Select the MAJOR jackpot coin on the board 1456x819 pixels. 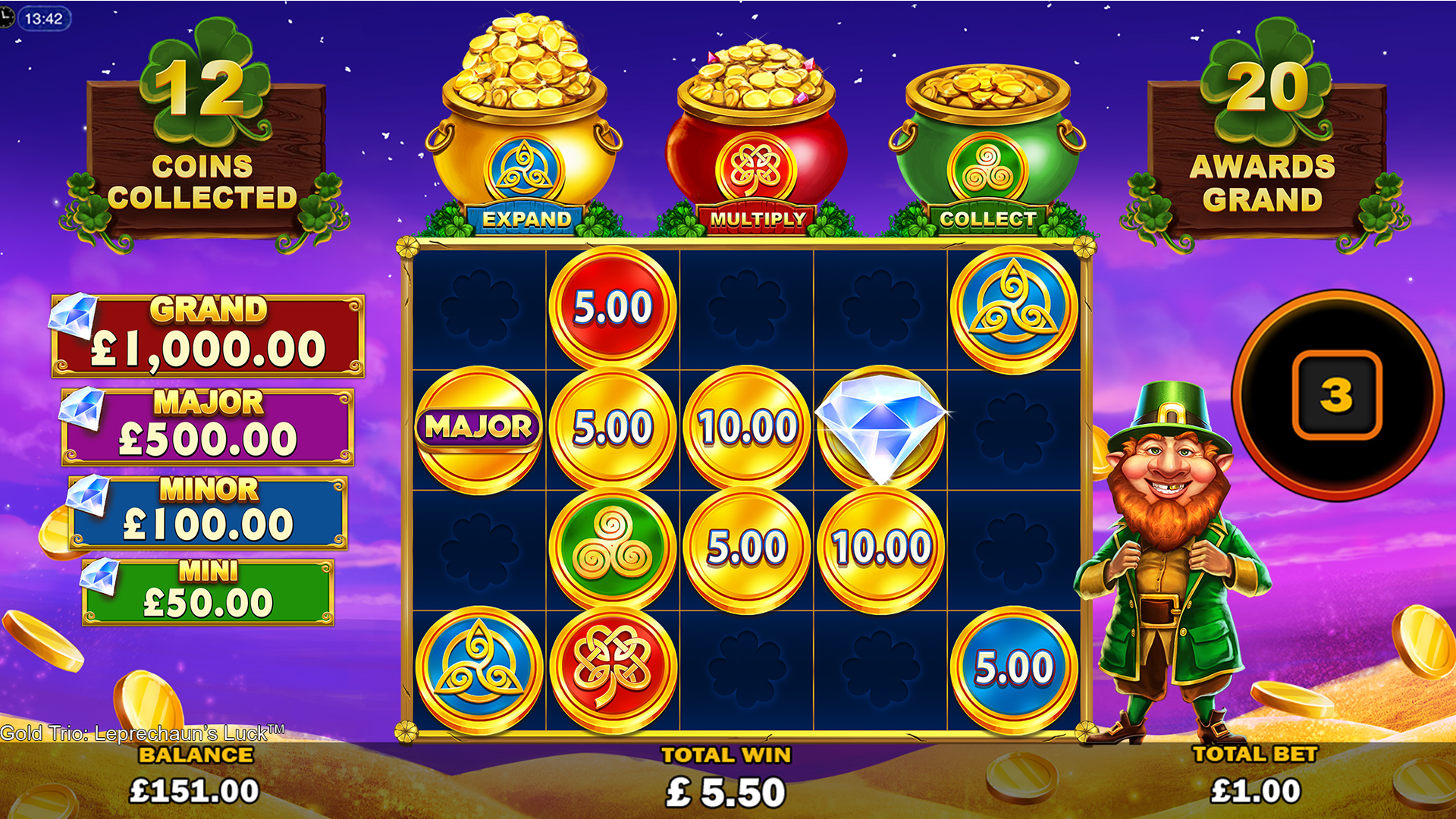[x=479, y=428]
